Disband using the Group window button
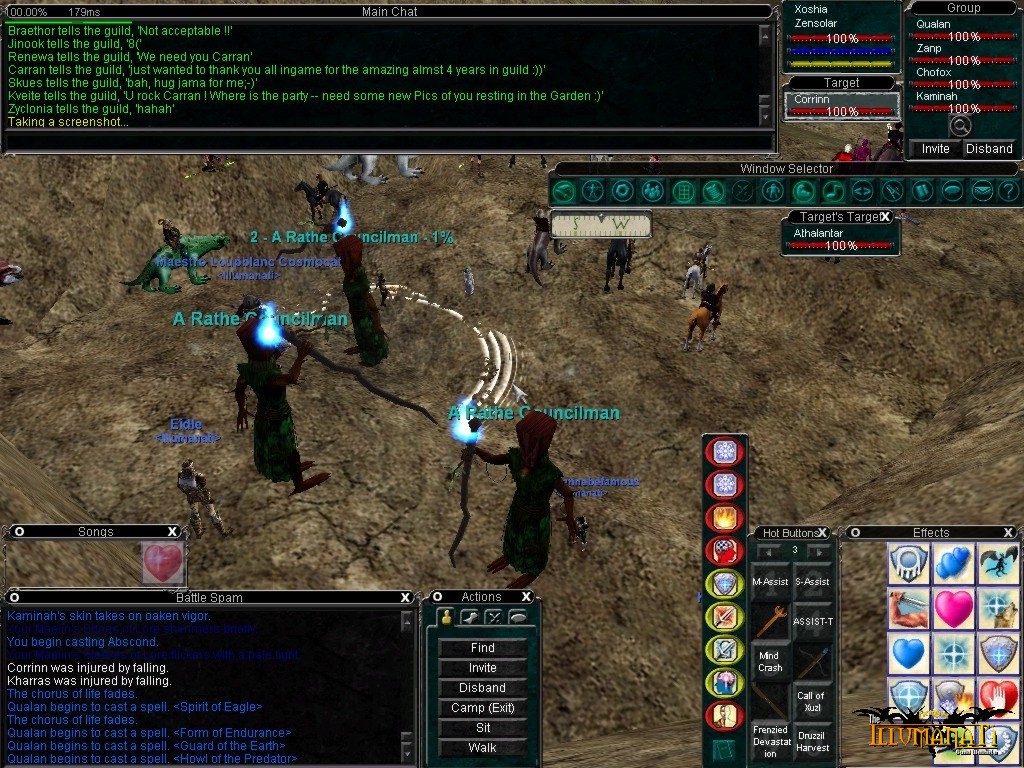The height and width of the screenshot is (768, 1024). [989, 149]
